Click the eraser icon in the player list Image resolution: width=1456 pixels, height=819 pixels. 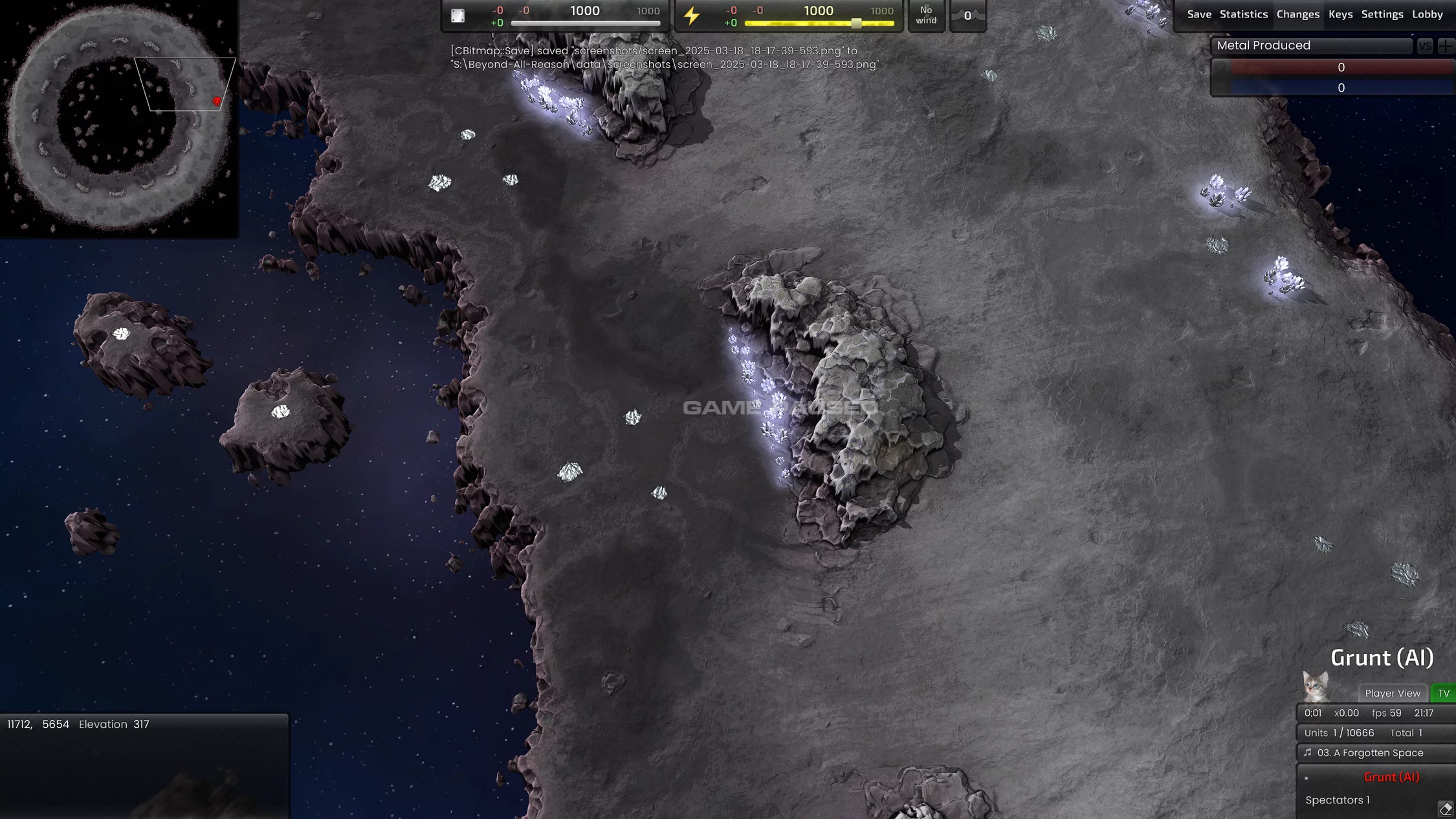1445,808
